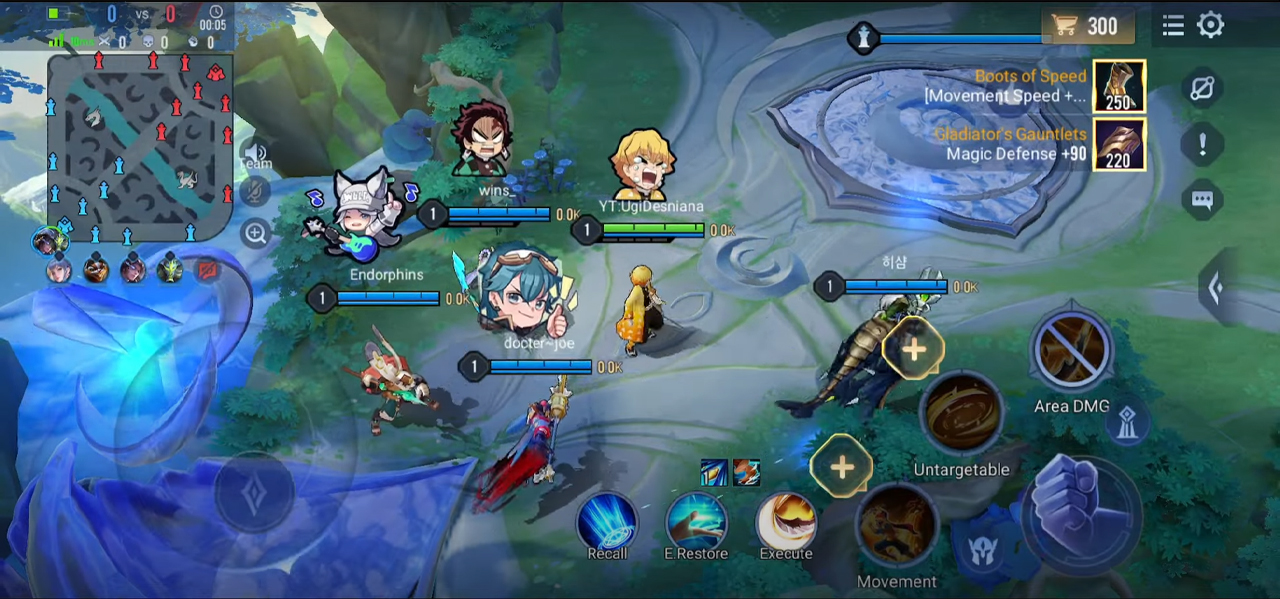Open the settings gear
Viewport: 1280px width, 599px height.
(1211, 26)
